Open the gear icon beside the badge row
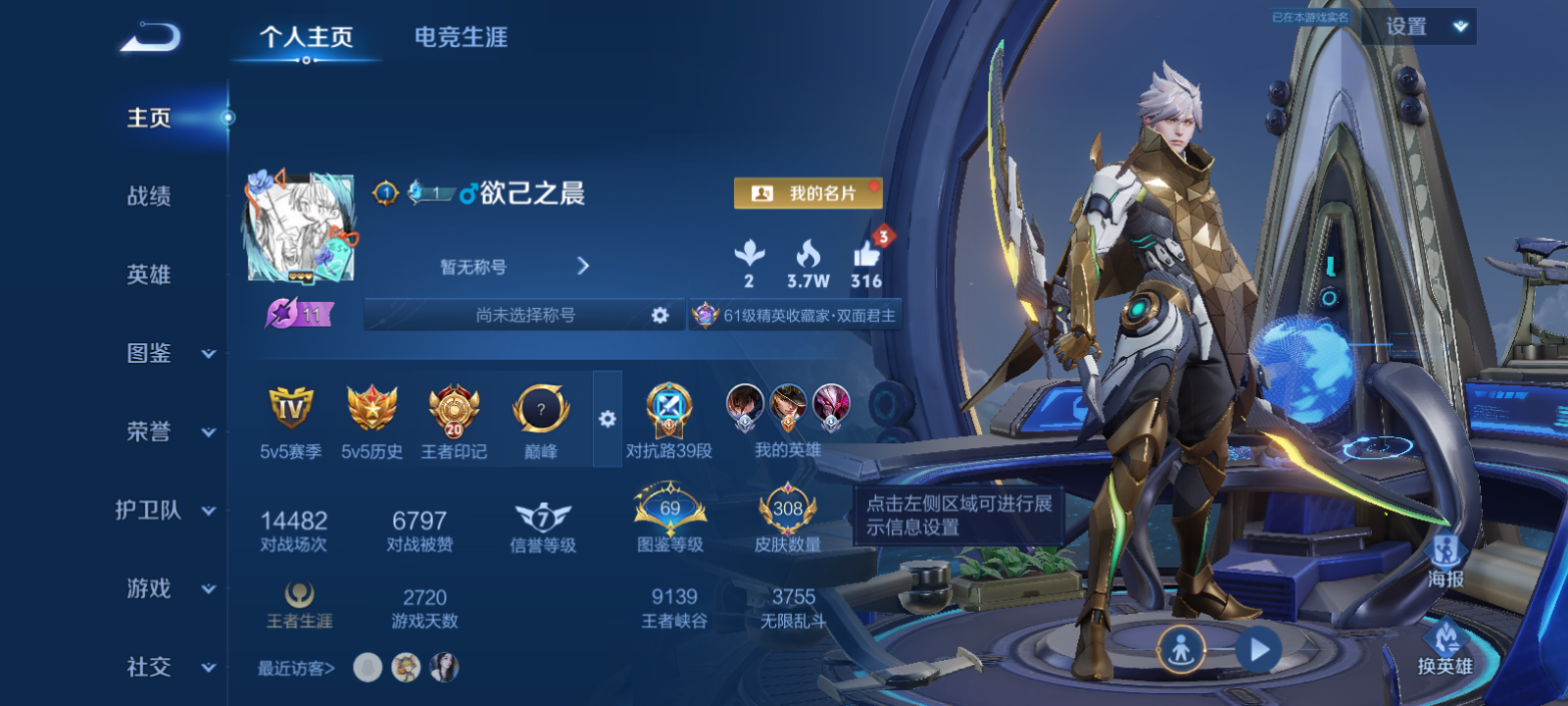 click(610, 417)
